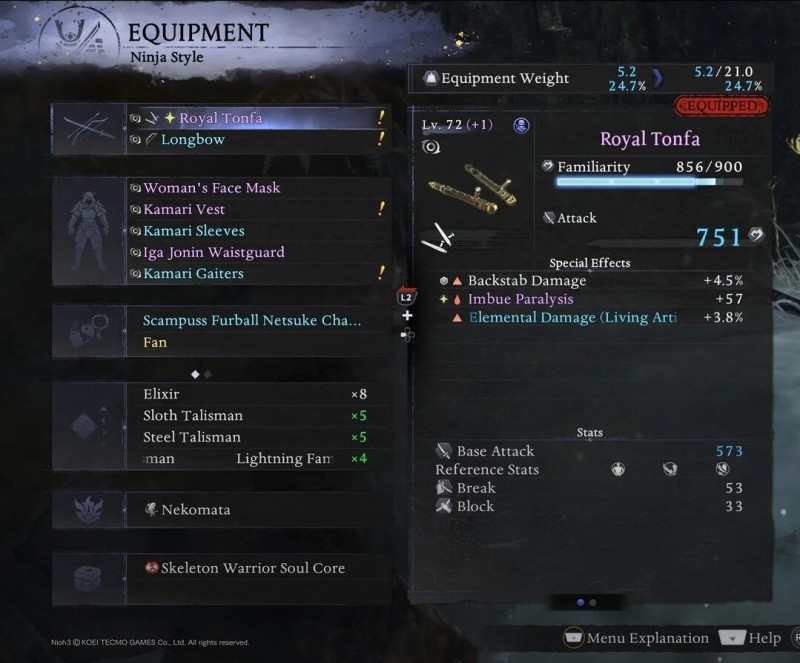The height and width of the screenshot is (663, 800).
Task: Select Iga Jonin Waistguard entry
Action: 214,253
